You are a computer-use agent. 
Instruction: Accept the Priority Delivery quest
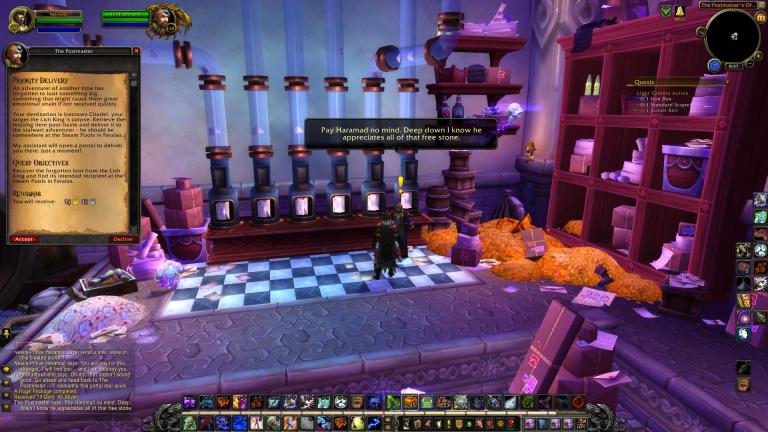(23, 239)
